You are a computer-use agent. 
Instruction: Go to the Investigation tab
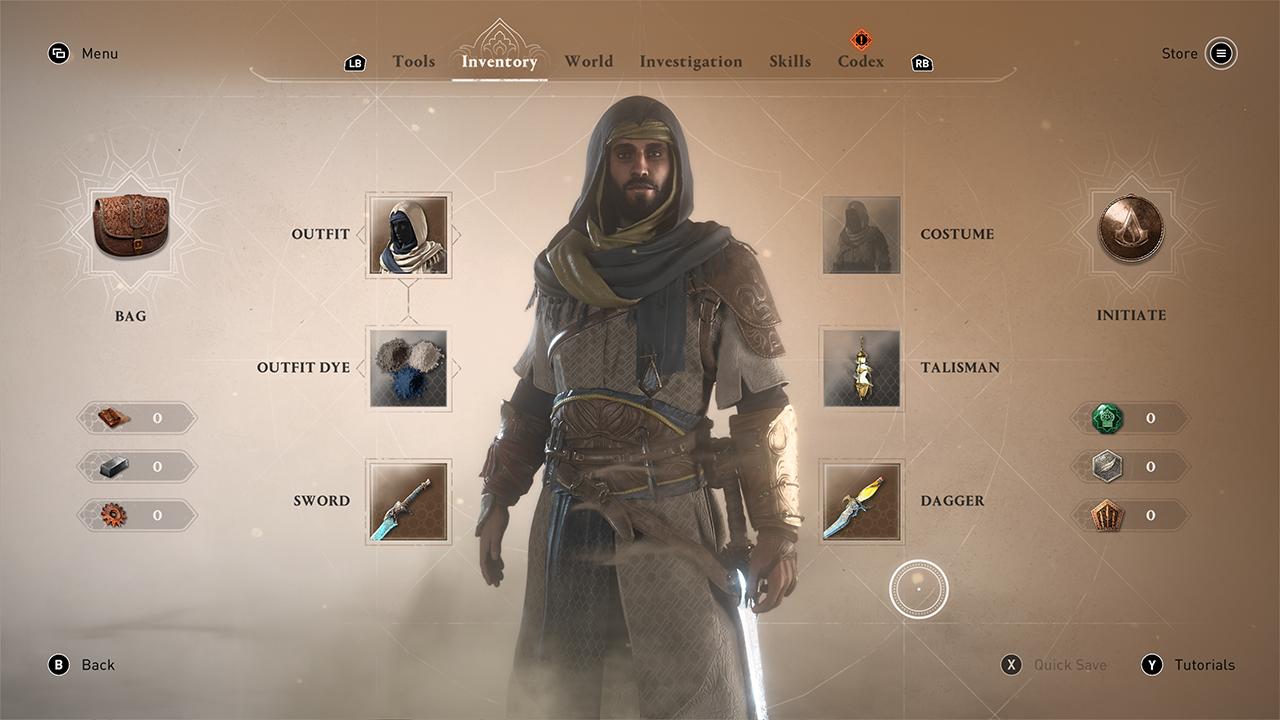pyautogui.click(x=690, y=61)
